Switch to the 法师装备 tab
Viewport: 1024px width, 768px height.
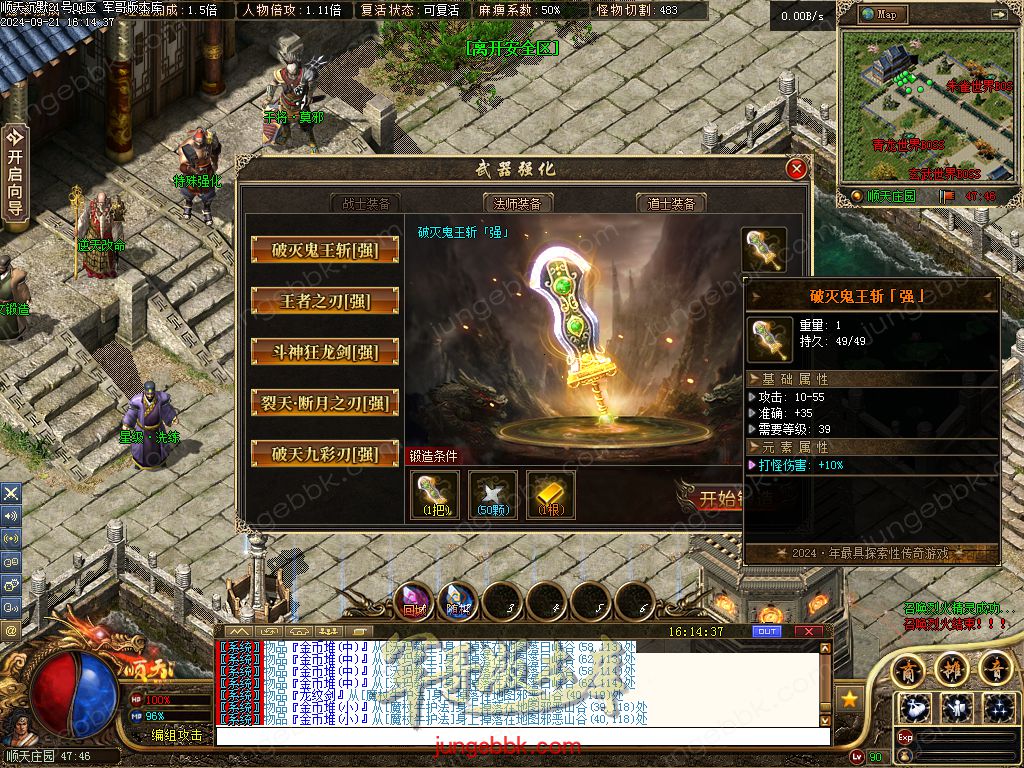tap(518, 203)
